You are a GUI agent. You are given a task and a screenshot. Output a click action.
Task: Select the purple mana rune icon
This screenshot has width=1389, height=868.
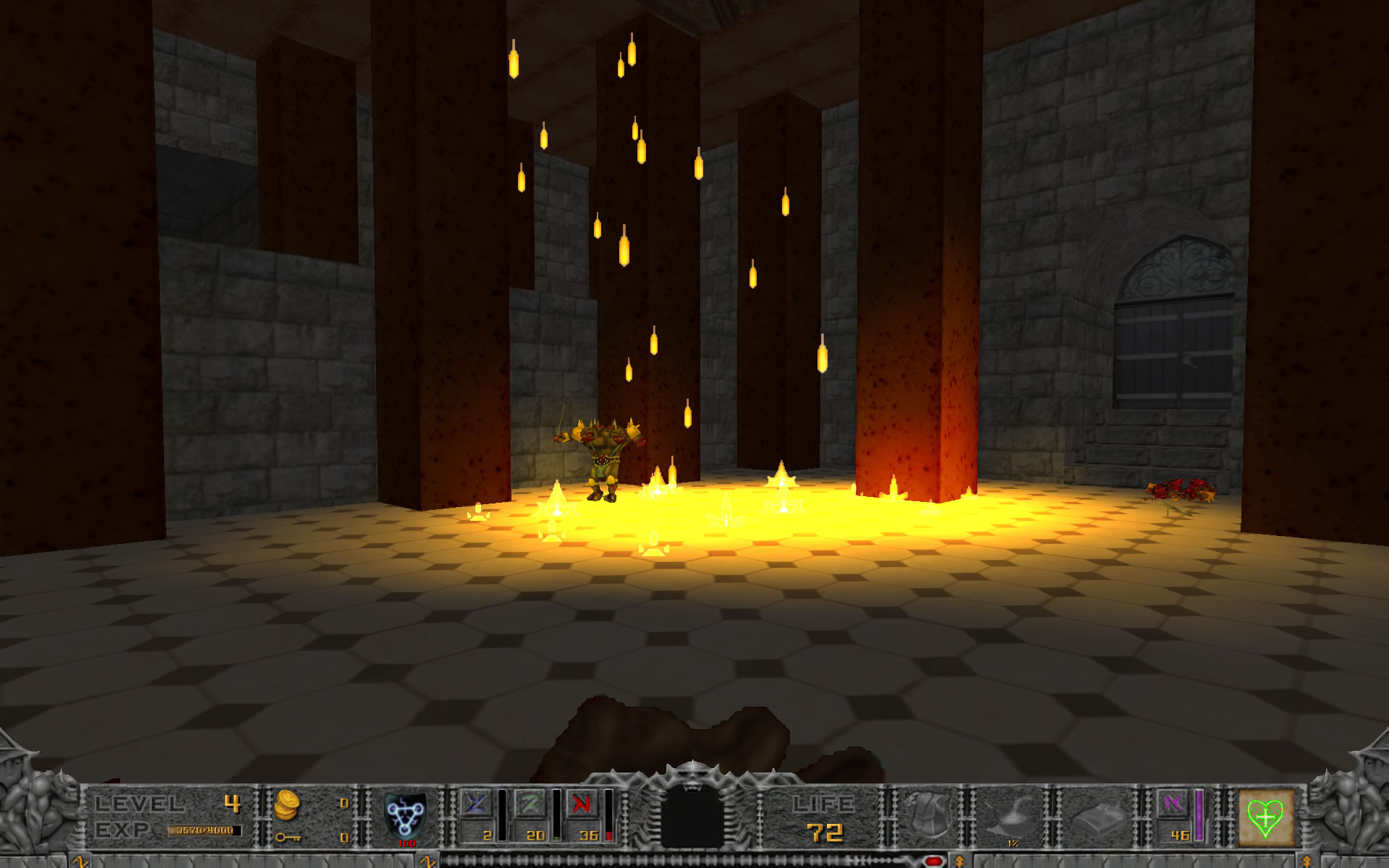(x=1173, y=804)
